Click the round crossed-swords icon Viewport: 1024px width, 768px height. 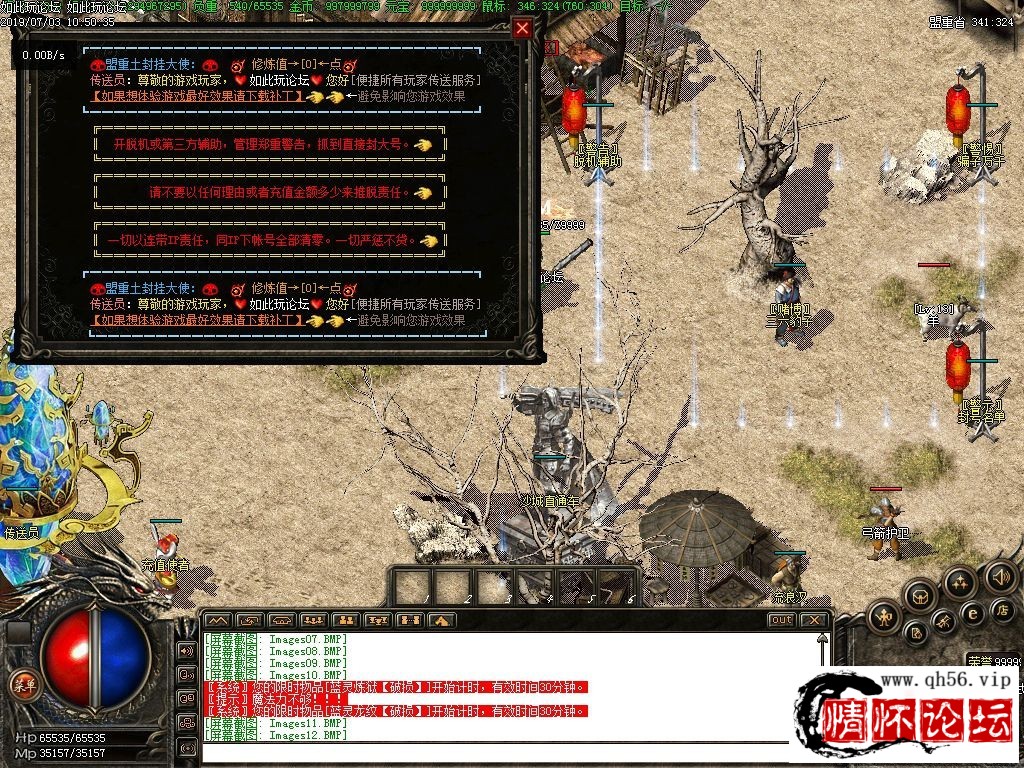(943, 623)
